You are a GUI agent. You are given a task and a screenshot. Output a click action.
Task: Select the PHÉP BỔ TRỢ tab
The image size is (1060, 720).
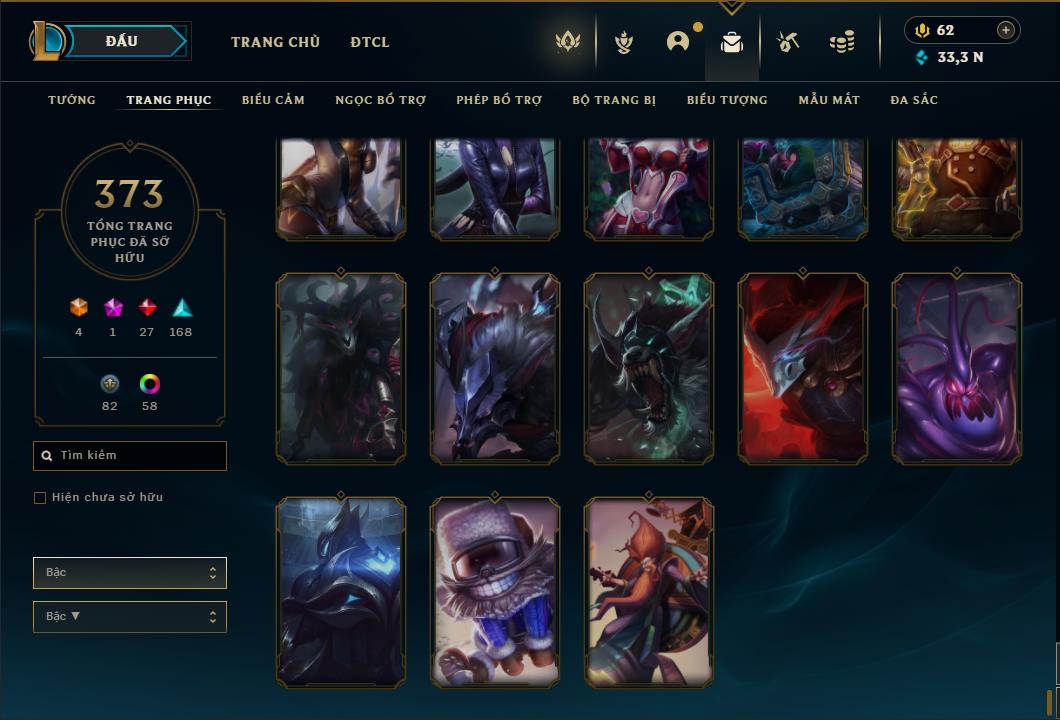click(x=499, y=100)
